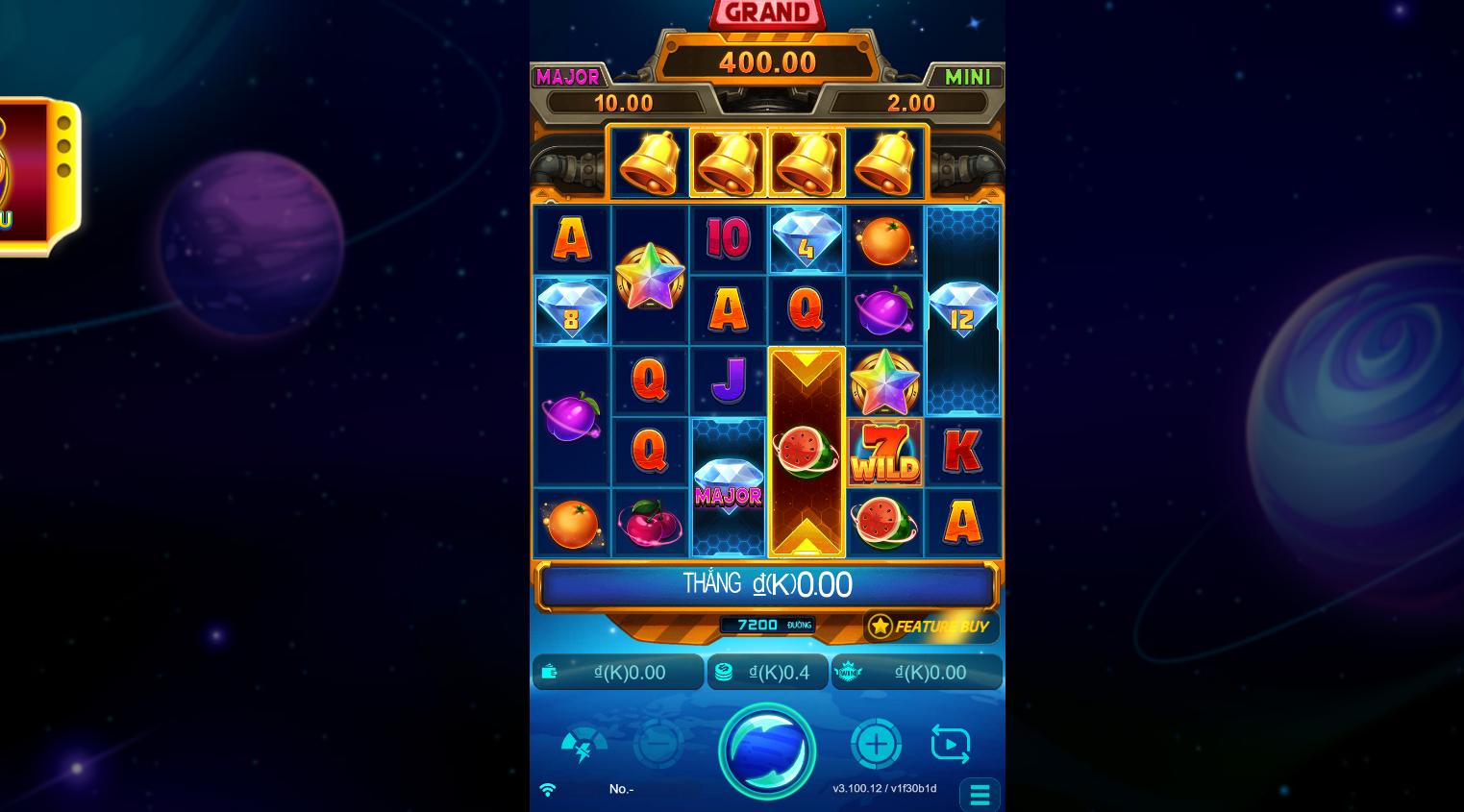This screenshot has width=1464, height=812.
Task: Open the bet amount selector showing đ(K)0.4
Action: click(x=768, y=672)
